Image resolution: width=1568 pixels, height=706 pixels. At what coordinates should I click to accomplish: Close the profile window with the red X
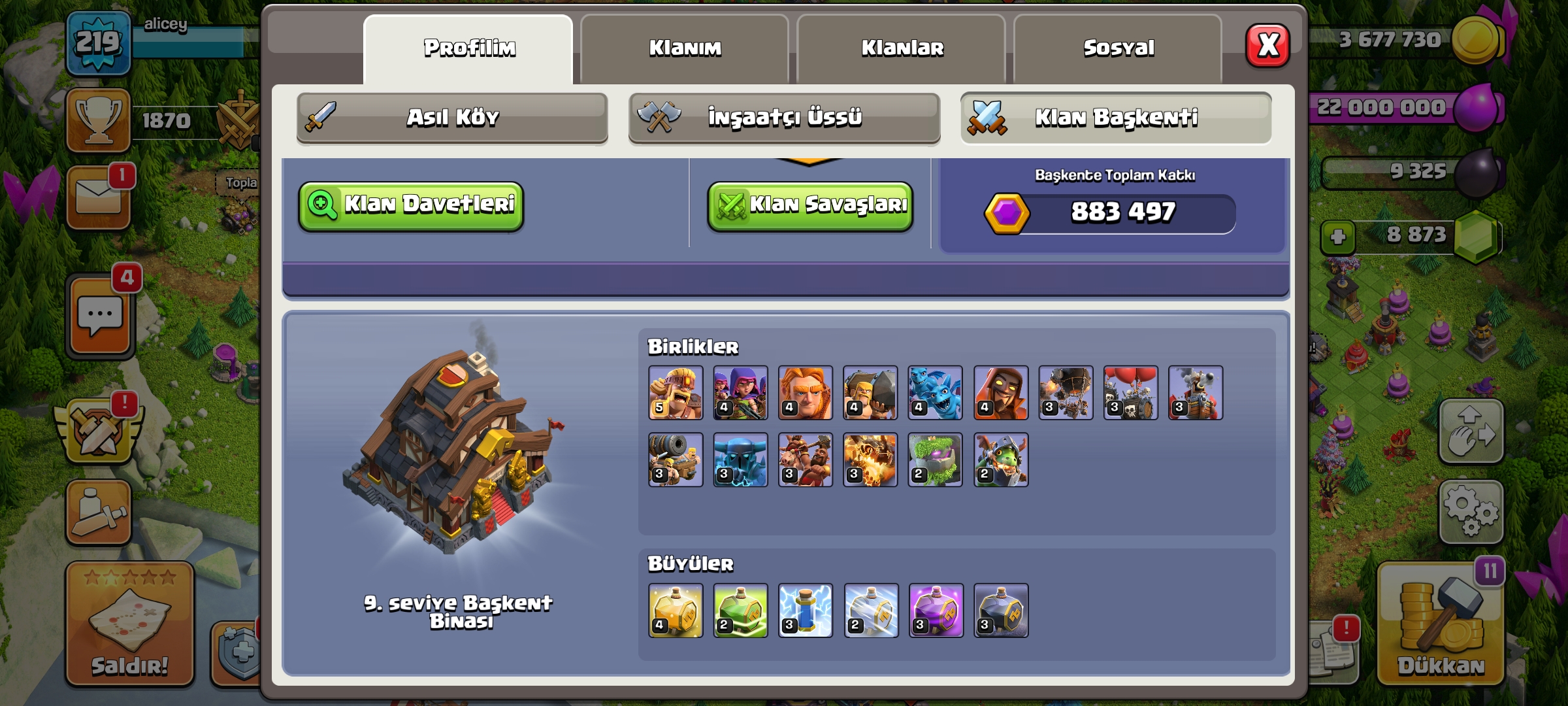click(1267, 46)
